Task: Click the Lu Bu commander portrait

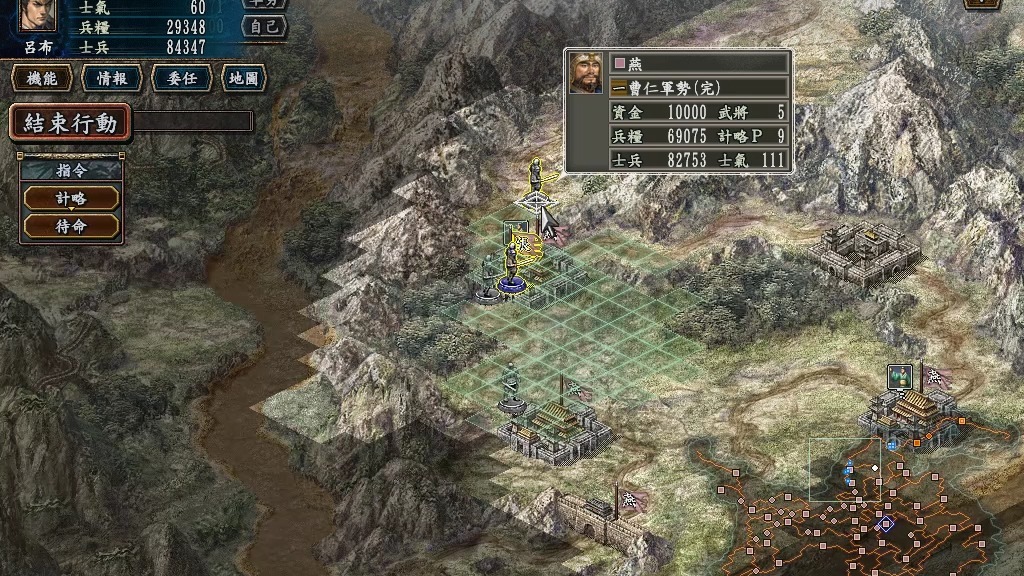Action: [38, 15]
